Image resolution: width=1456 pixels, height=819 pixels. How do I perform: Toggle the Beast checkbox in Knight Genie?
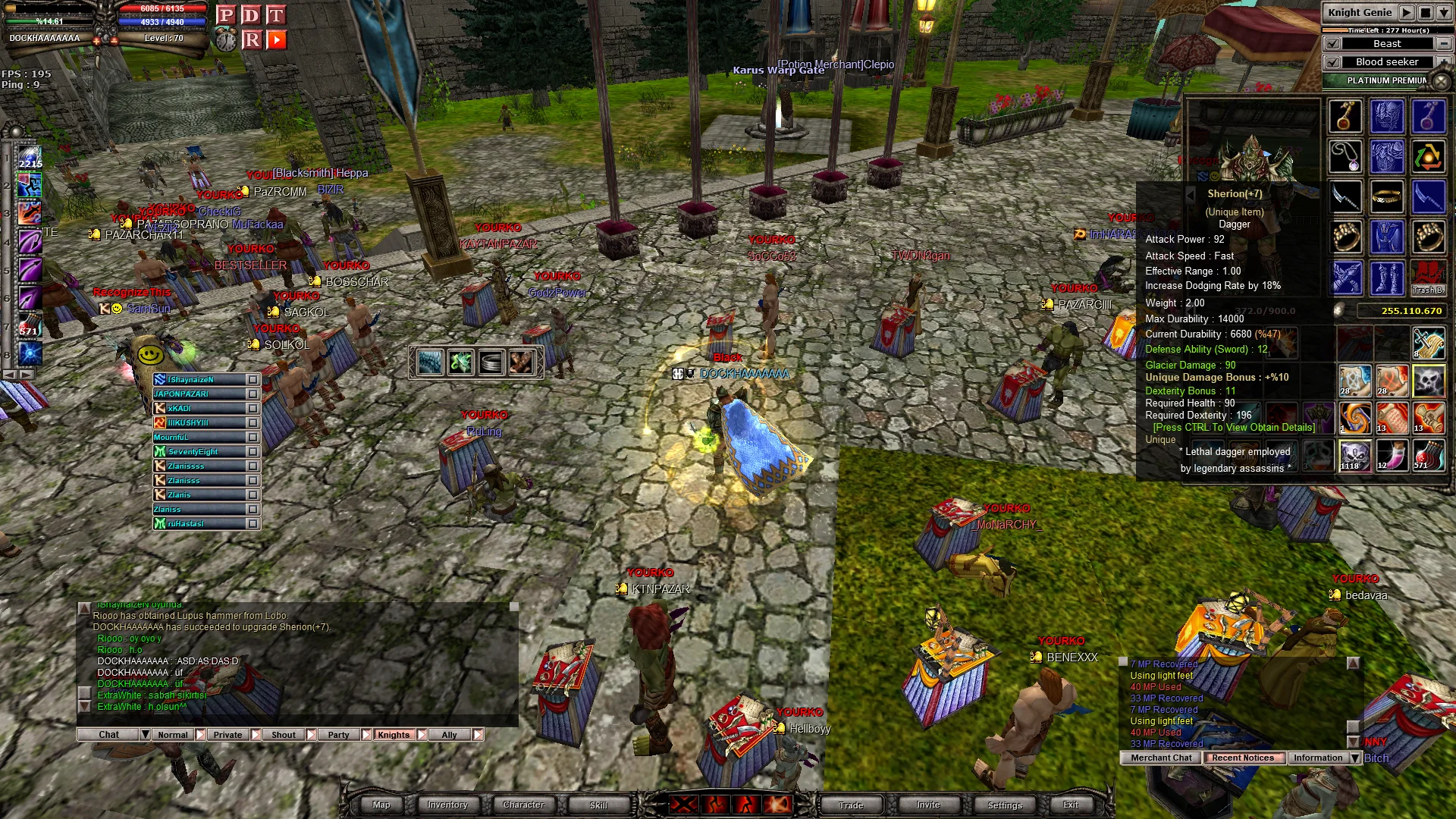click(x=1332, y=44)
